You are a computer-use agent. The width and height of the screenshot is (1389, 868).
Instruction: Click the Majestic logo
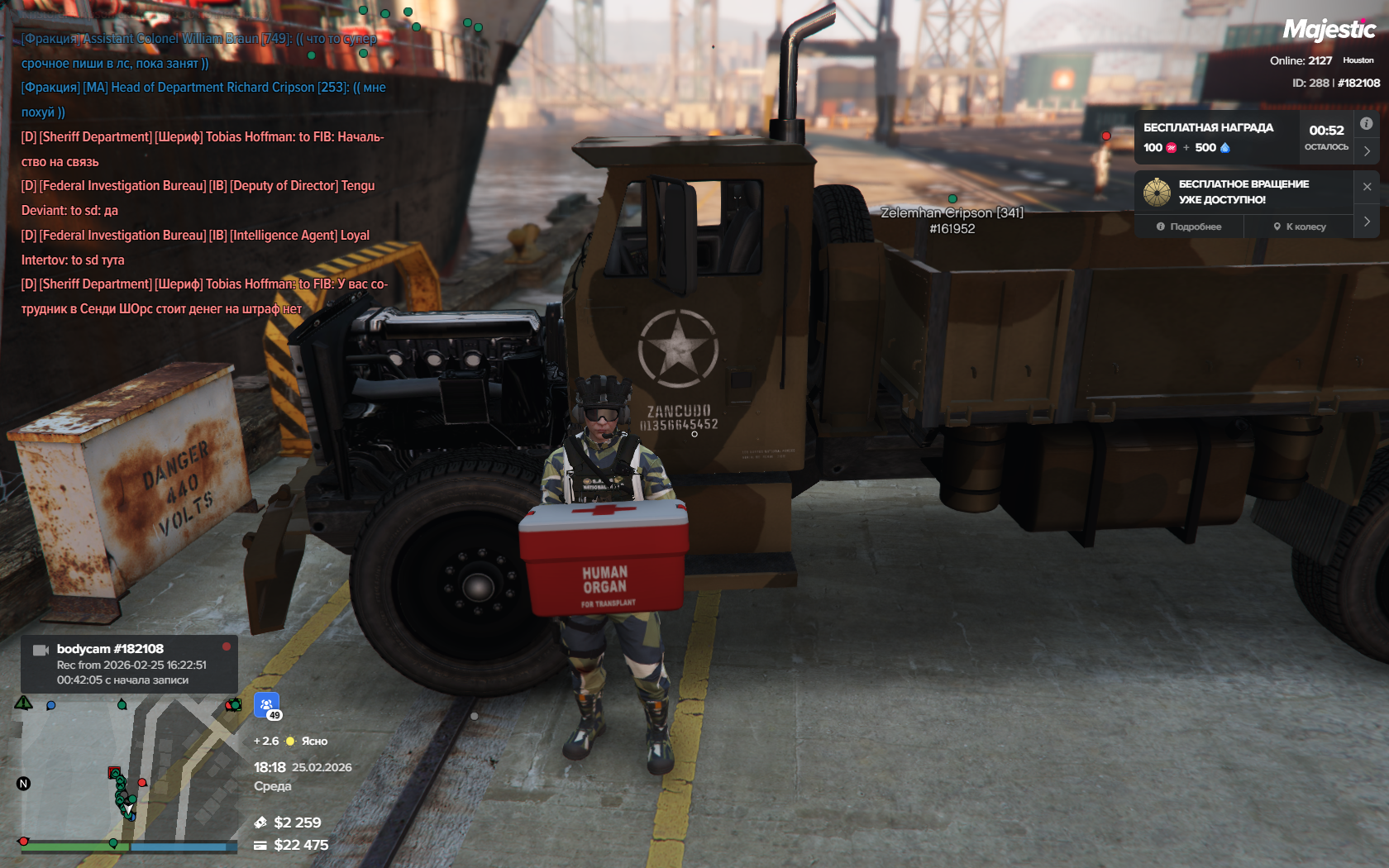(x=1329, y=31)
